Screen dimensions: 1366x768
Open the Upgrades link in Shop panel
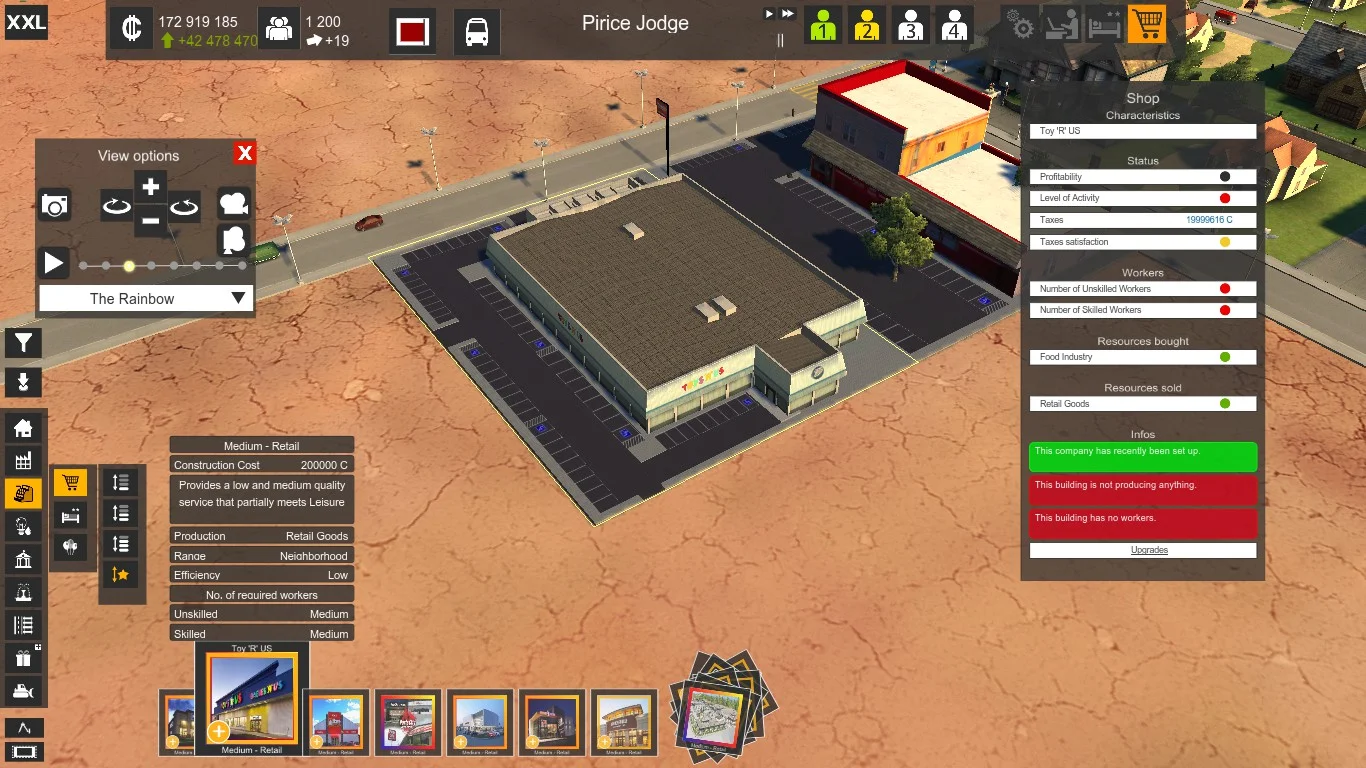pos(1142,550)
